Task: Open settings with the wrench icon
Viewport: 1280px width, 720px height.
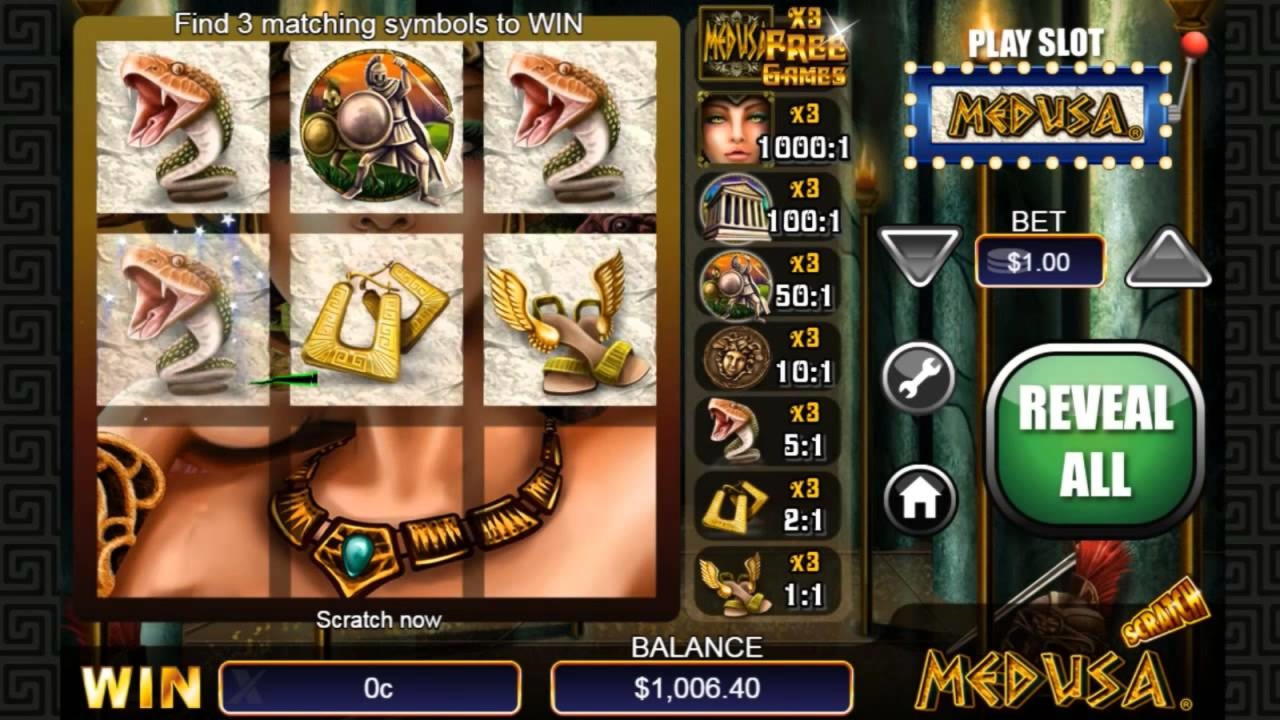Action: pyautogui.click(x=918, y=381)
